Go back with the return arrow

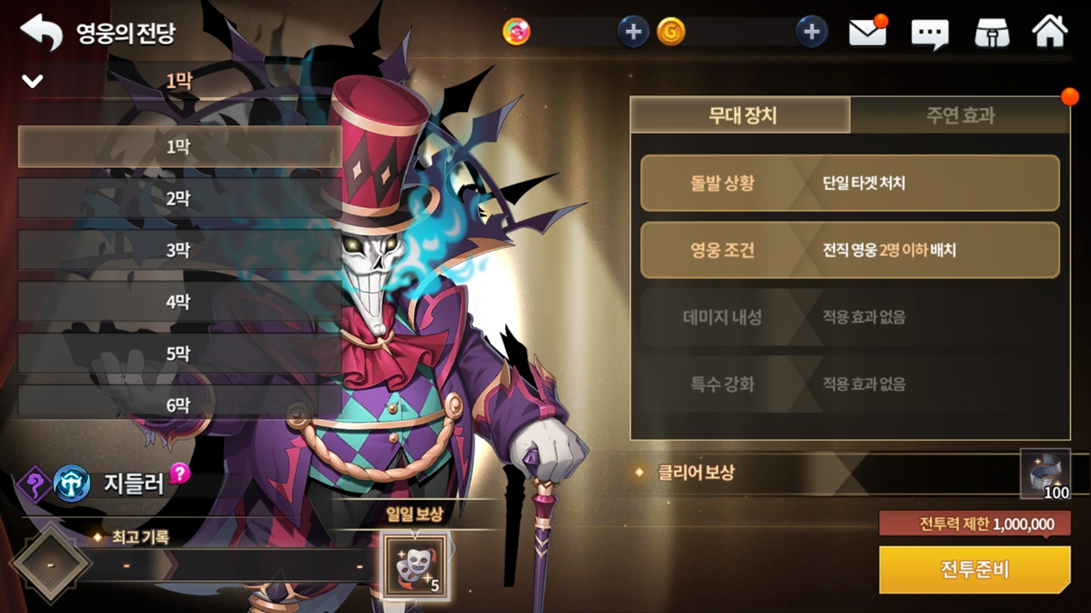coord(41,32)
